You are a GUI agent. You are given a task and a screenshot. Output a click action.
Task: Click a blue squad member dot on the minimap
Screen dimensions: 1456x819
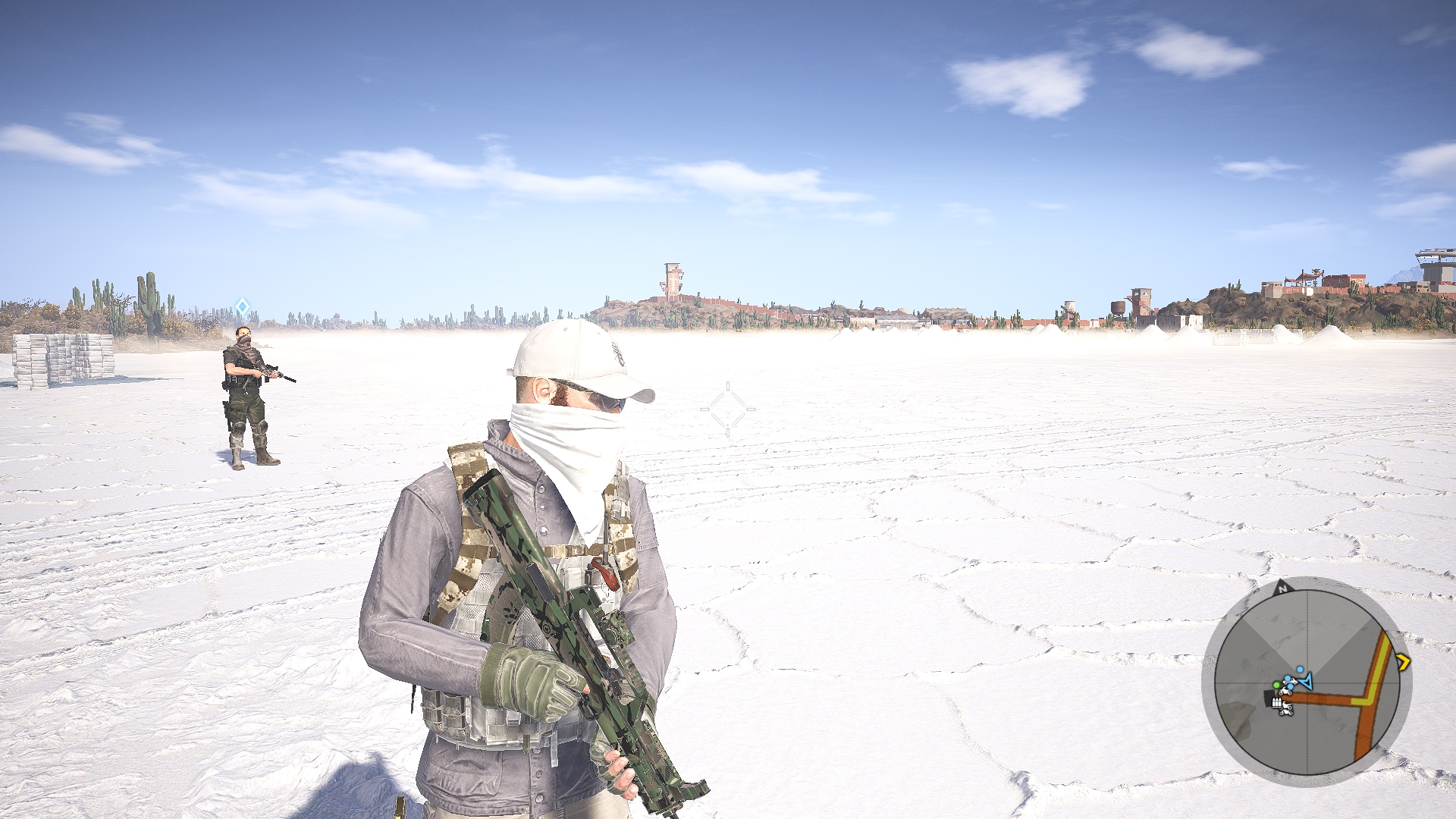(x=1300, y=670)
